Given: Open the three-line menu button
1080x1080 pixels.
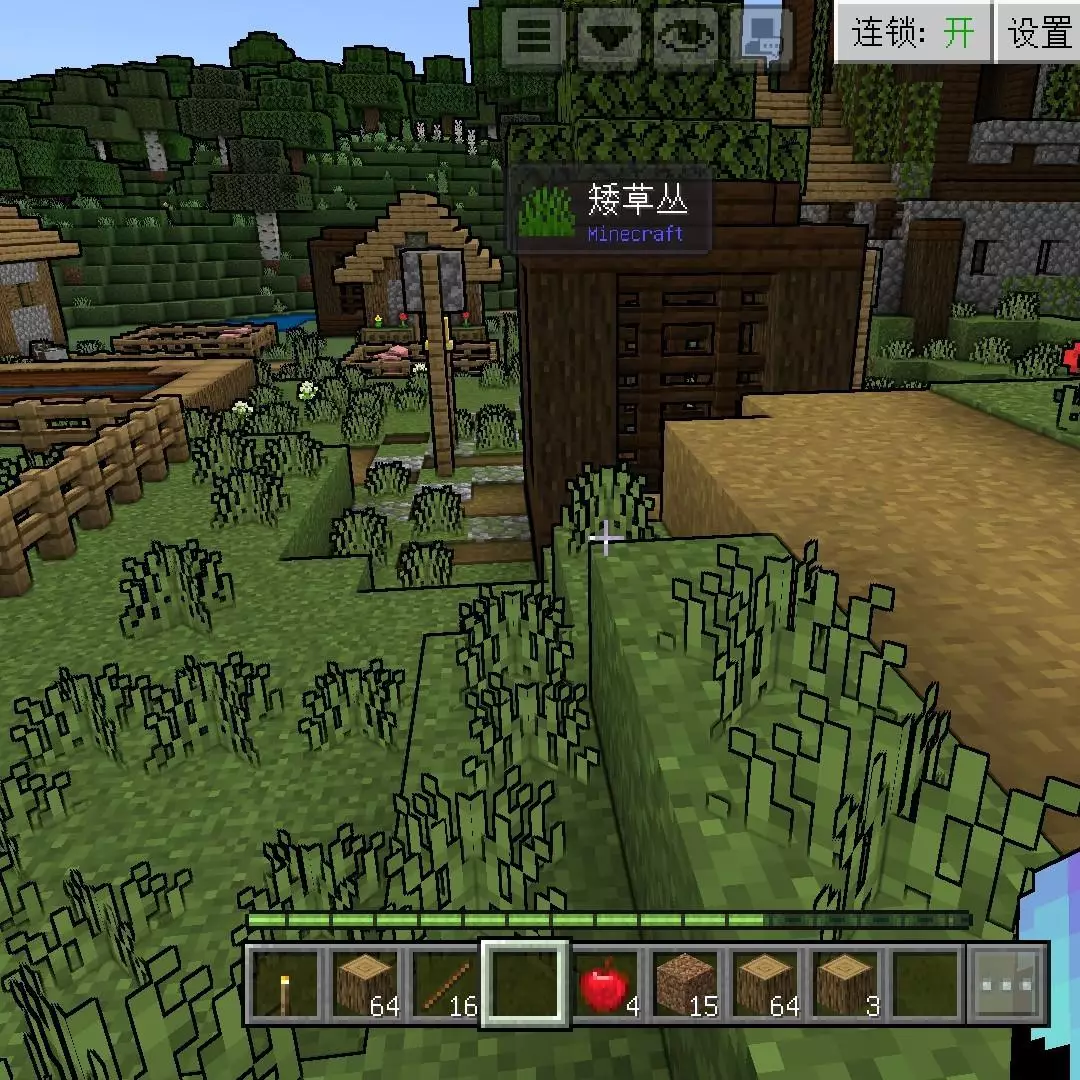Looking at the screenshot, I should tap(533, 37).
